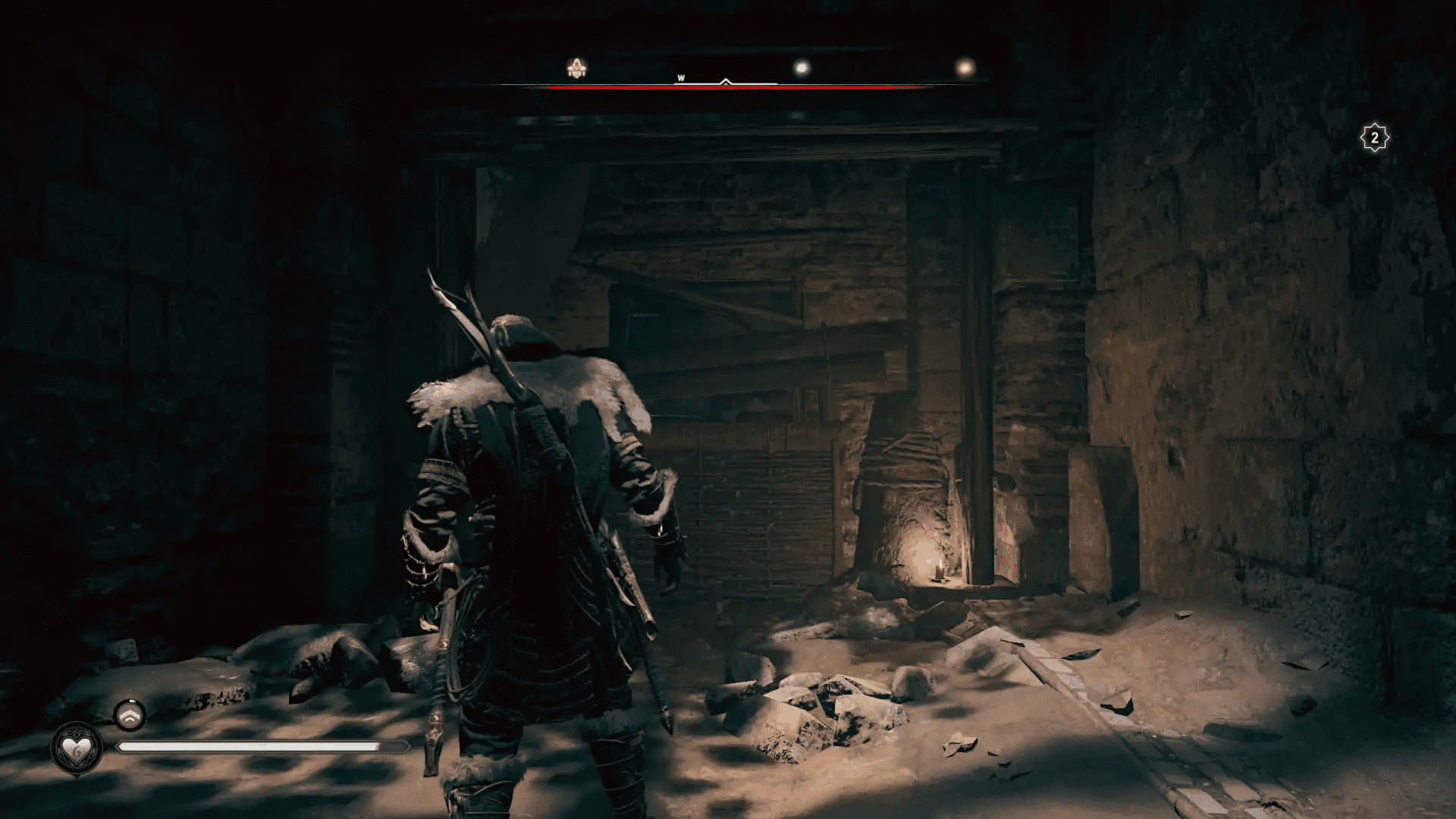
Task: Select the compass heading arrow at center
Action: click(726, 82)
